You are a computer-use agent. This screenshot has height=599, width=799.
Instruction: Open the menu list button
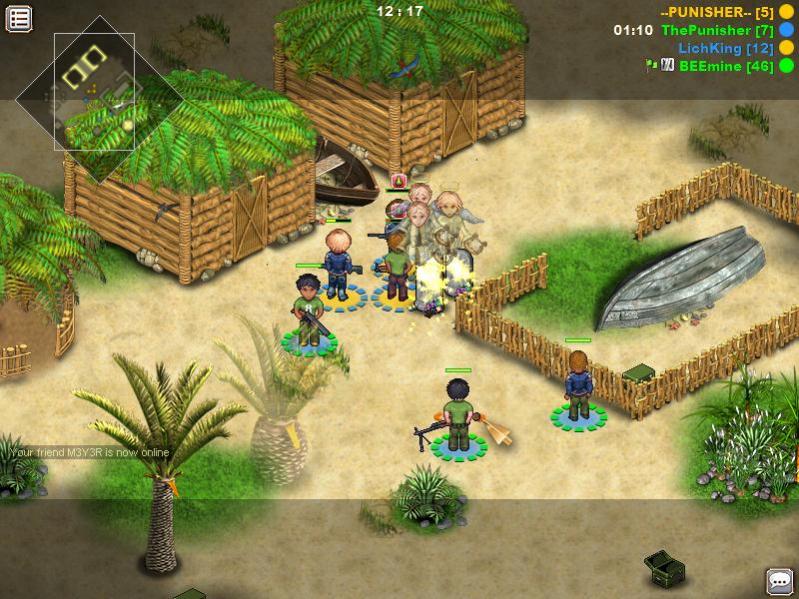[19, 18]
